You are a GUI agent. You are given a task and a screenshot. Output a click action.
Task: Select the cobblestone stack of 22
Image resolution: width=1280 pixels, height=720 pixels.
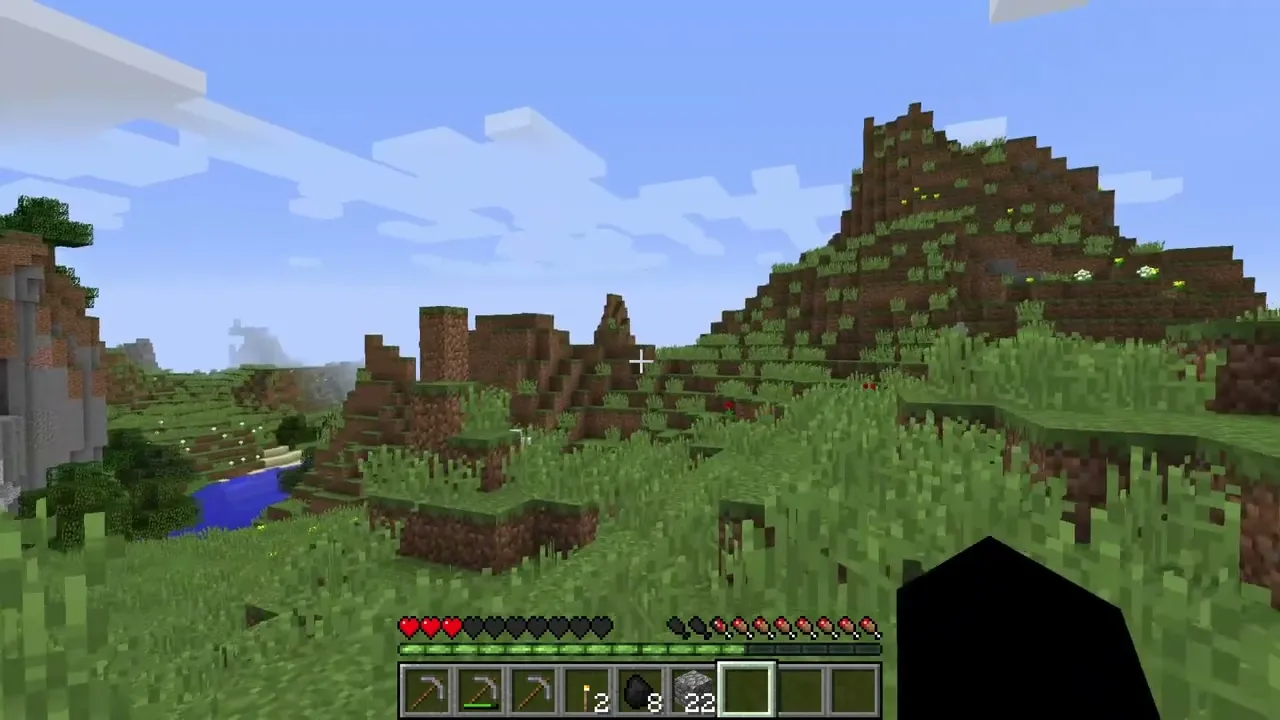coord(694,691)
